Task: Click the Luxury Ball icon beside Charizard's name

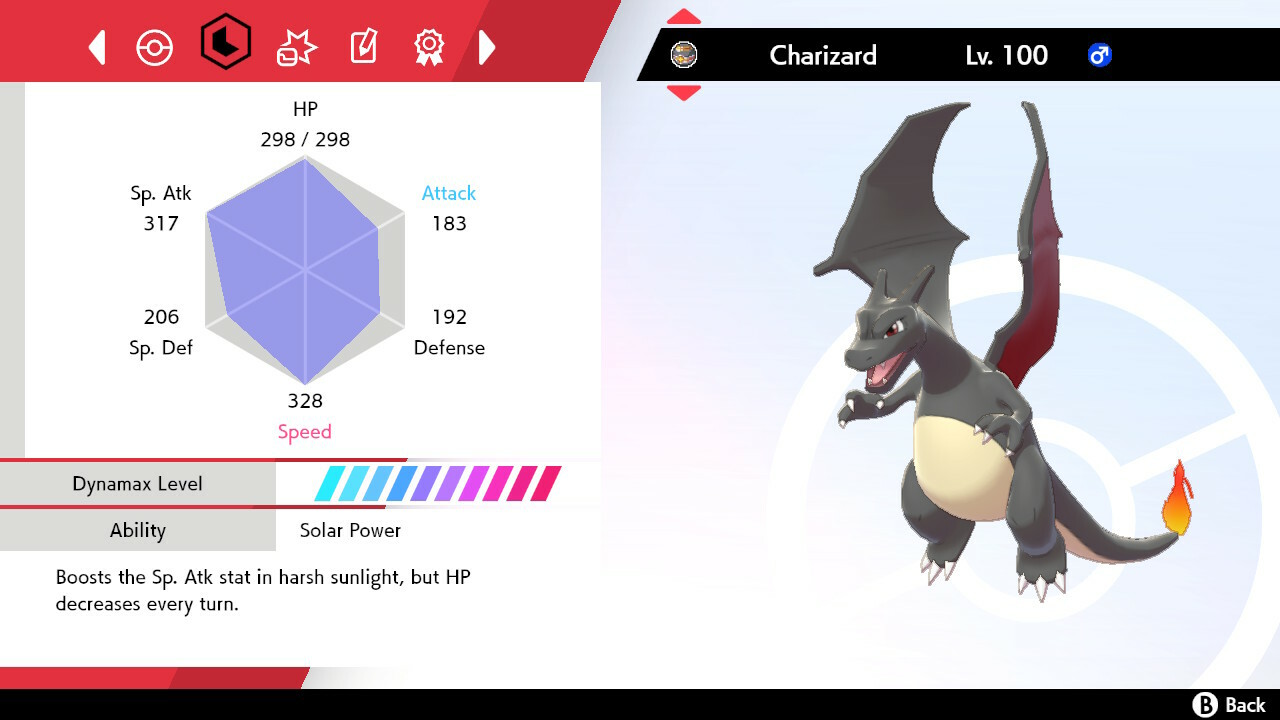Action: tap(684, 54)
